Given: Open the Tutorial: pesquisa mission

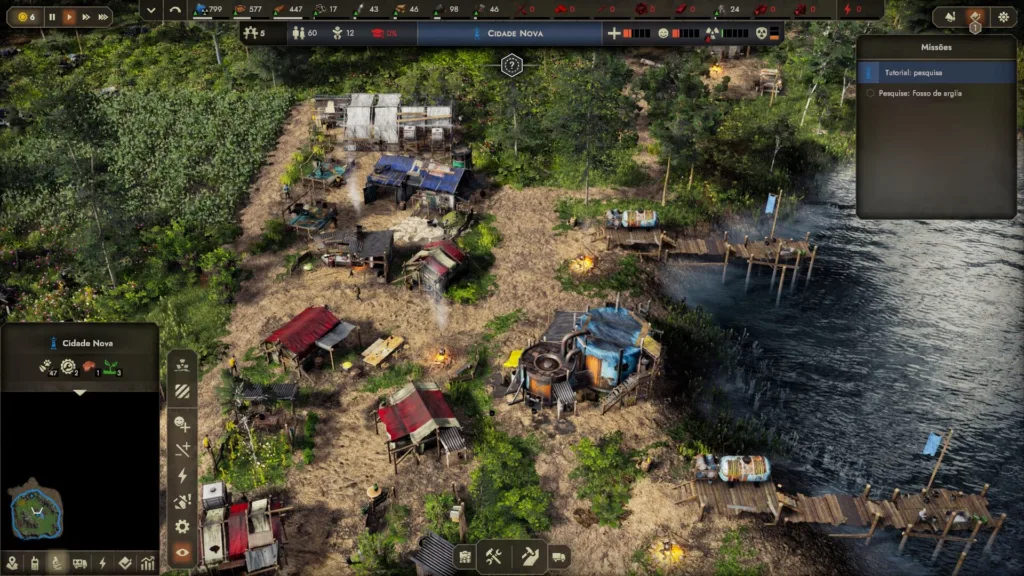Looking at the screenshot, I should [x=936, y=72].
